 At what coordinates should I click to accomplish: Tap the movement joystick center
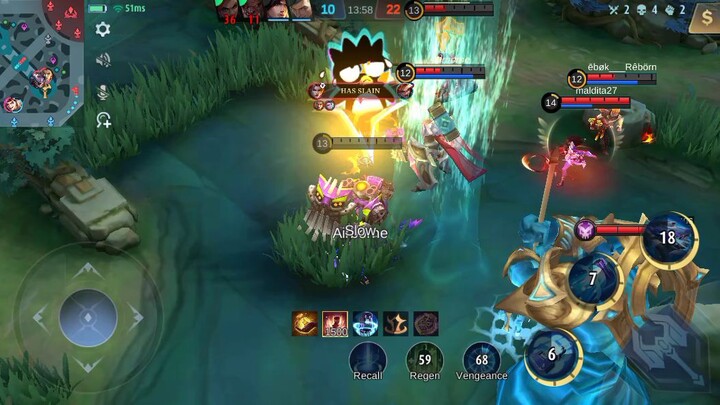(x=88, y=317)
